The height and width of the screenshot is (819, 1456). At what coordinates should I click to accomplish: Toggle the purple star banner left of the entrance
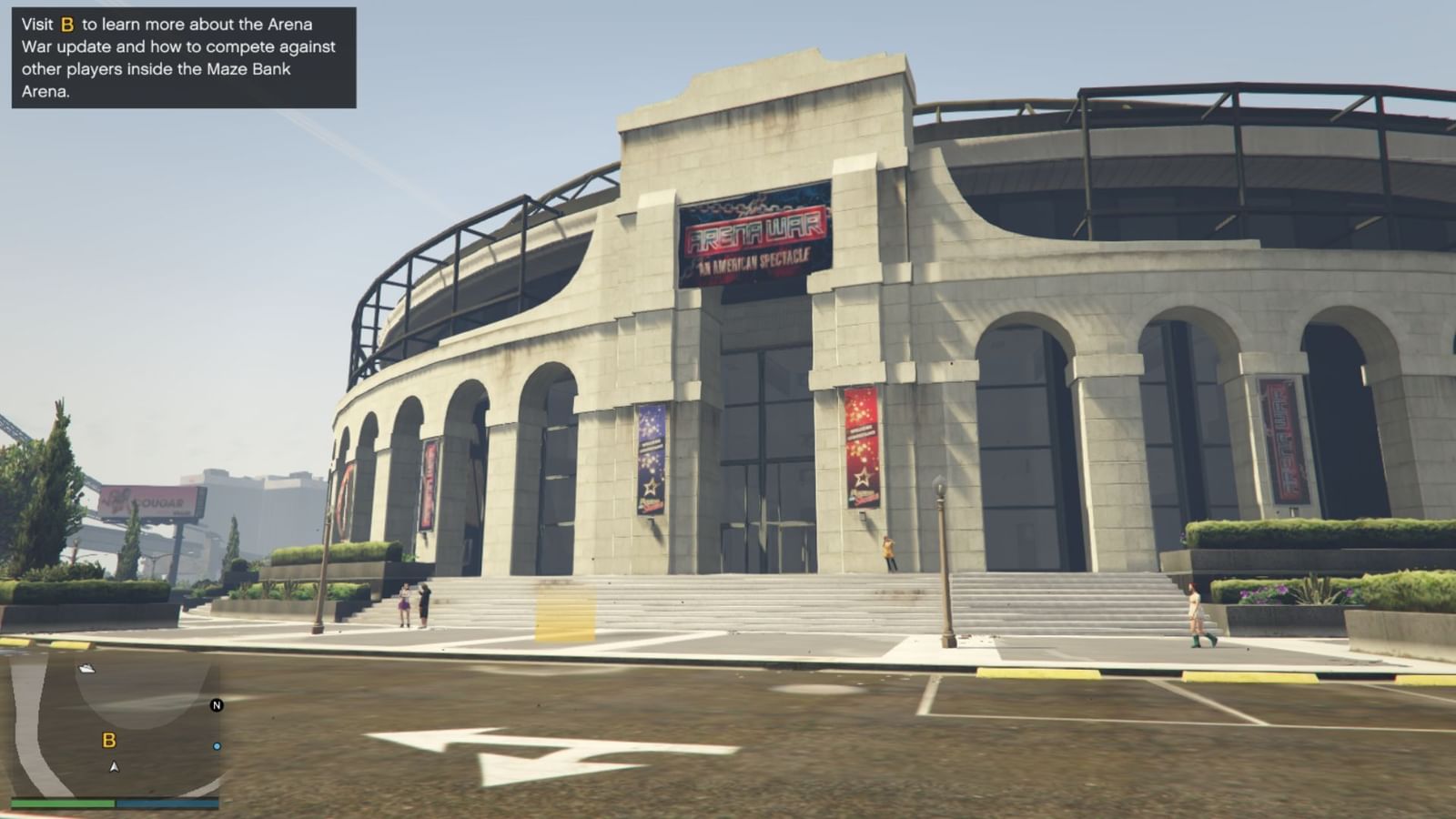pos(649,460)
